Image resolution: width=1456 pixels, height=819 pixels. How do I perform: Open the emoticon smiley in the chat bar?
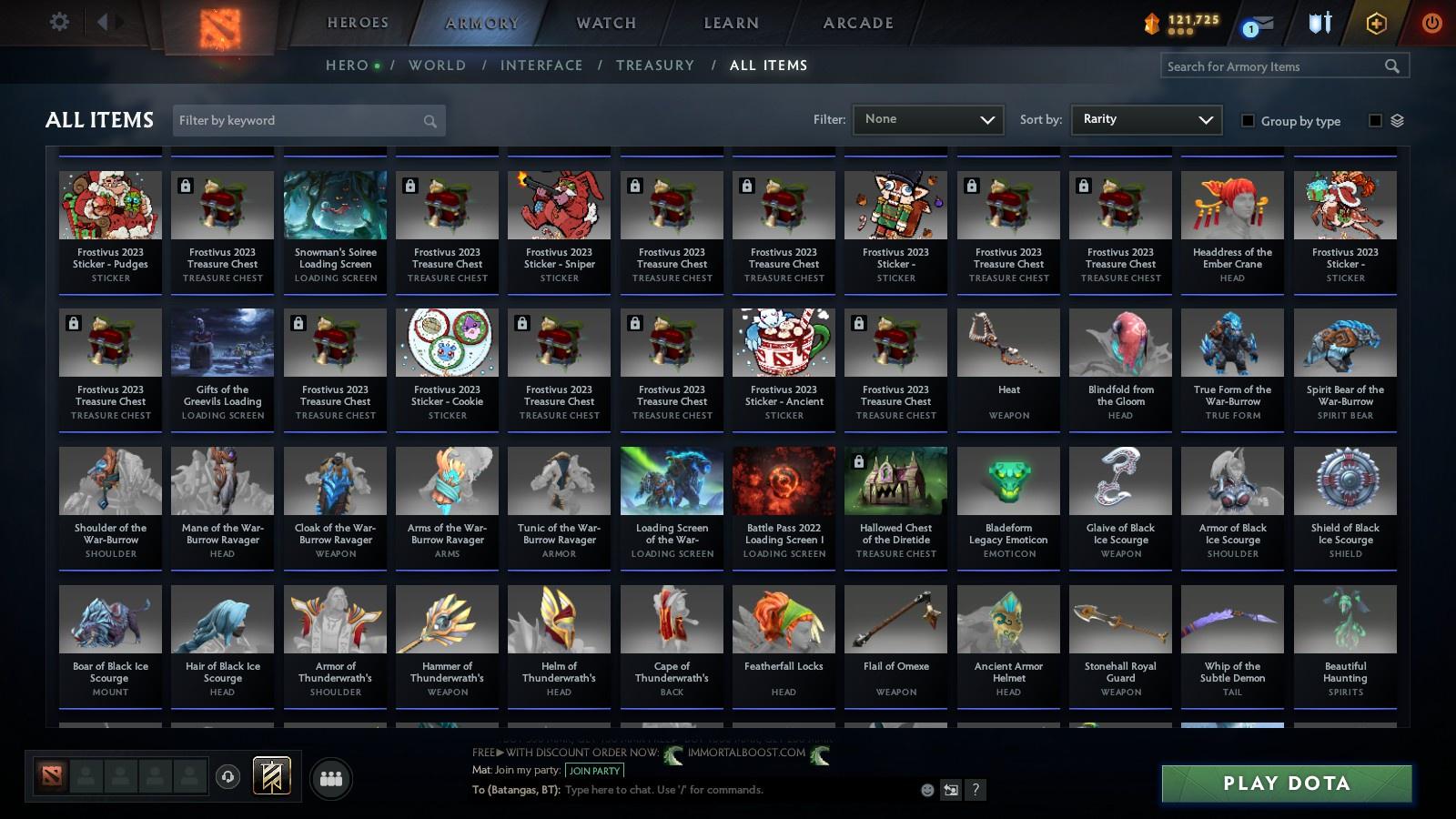[927, 790]
